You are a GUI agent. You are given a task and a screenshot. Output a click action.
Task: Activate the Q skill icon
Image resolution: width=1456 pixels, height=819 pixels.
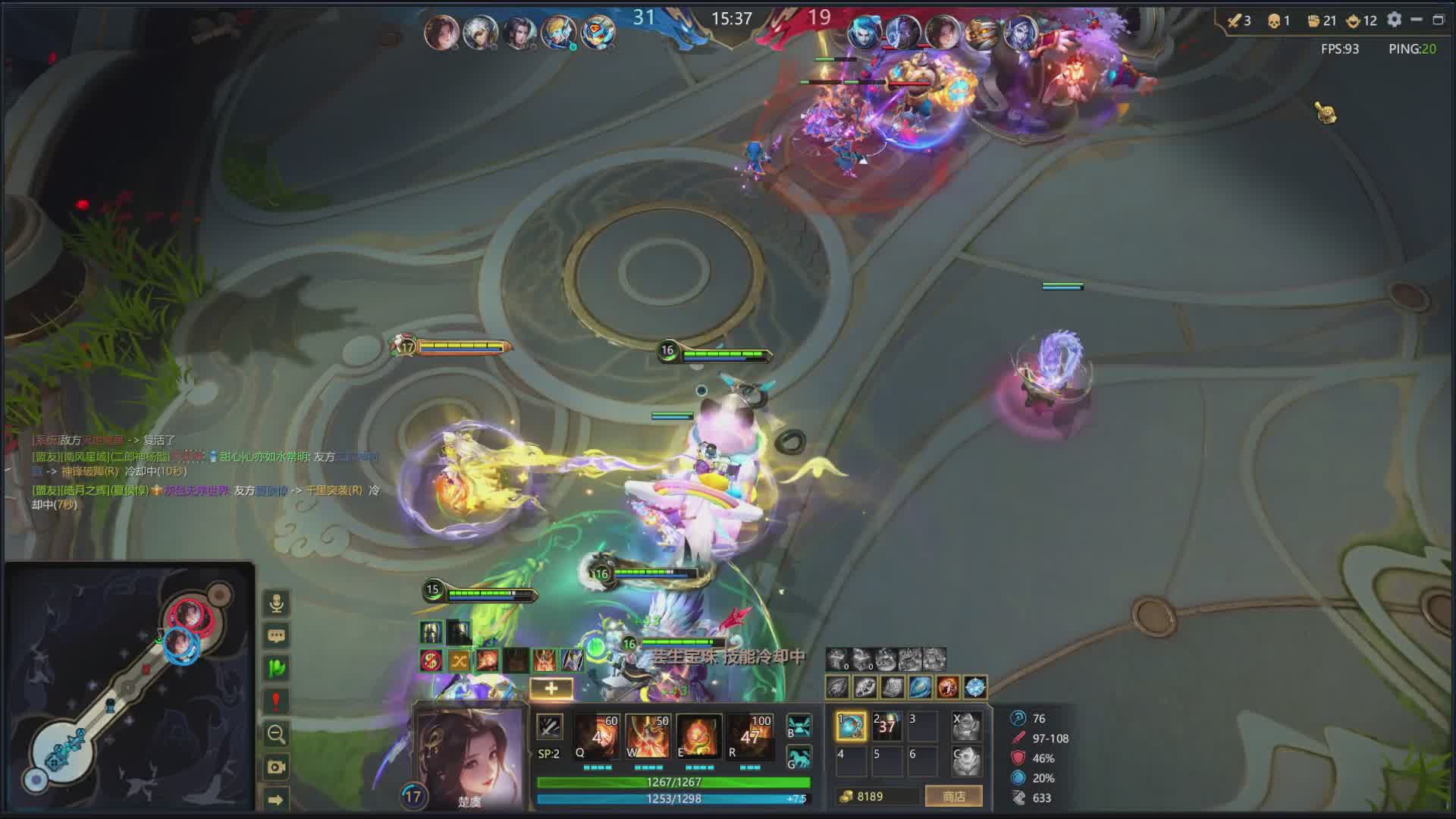596,736
